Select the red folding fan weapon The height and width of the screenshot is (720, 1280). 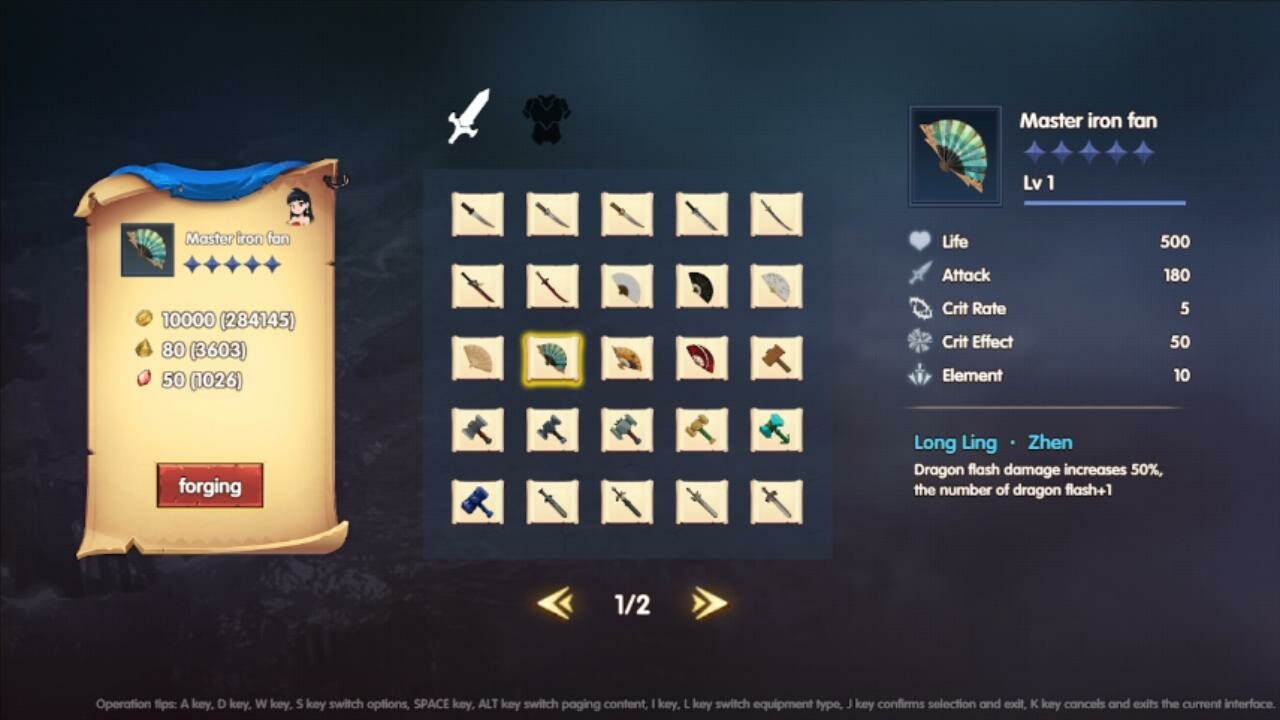(702, 359)
